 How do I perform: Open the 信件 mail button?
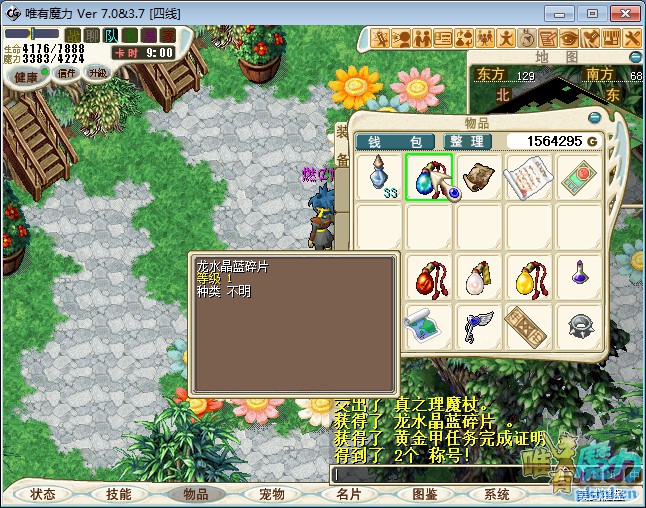68,73
